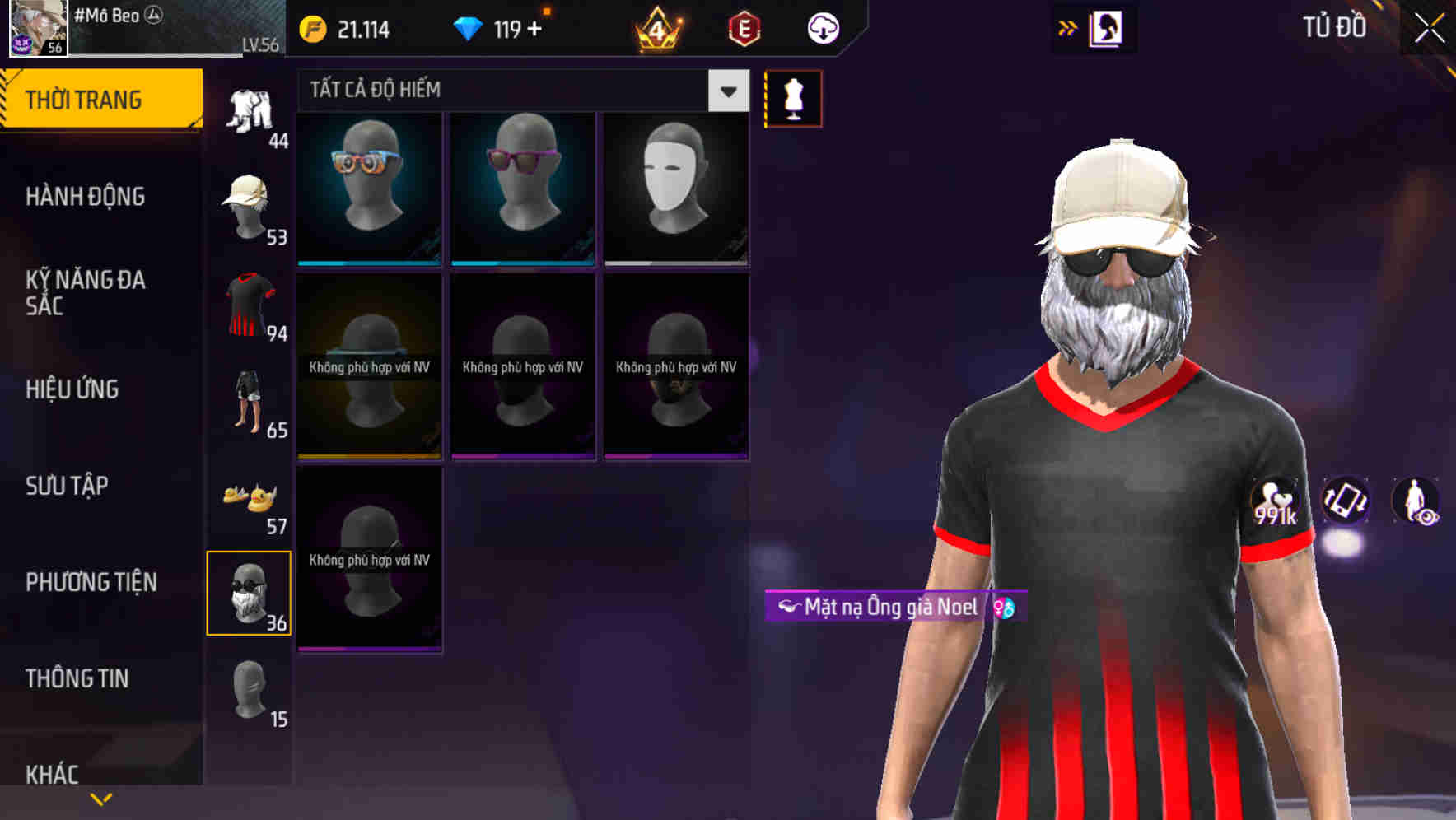This screenshot has height=820, width=1456.
Task: Select the mannequin outfit preview icon
Action: click(x=793, y=98)
